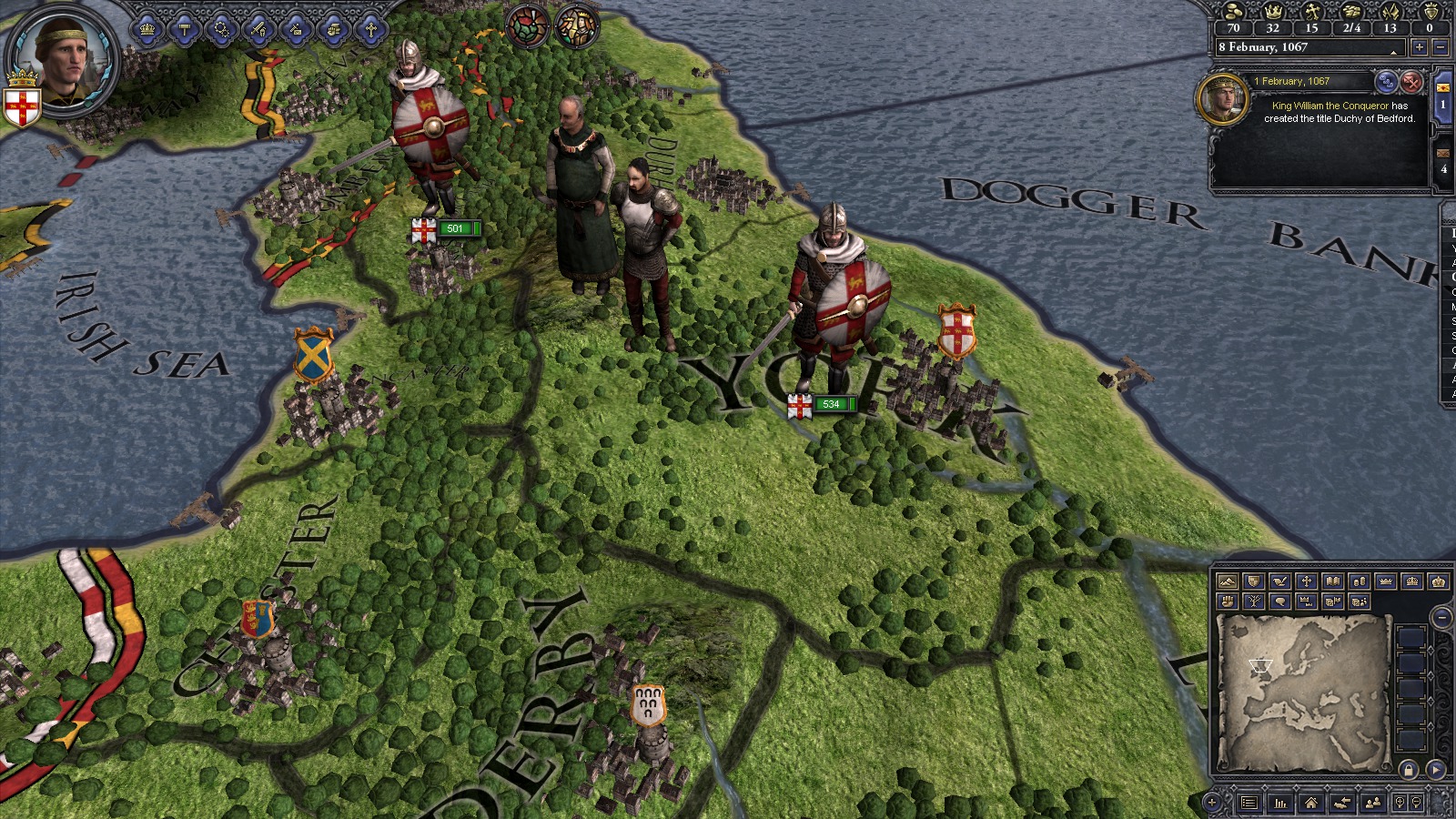This screenshot has width=1456, height=819.
Task: Expand the minimap toolbar with plus button
Action: 1212,804
